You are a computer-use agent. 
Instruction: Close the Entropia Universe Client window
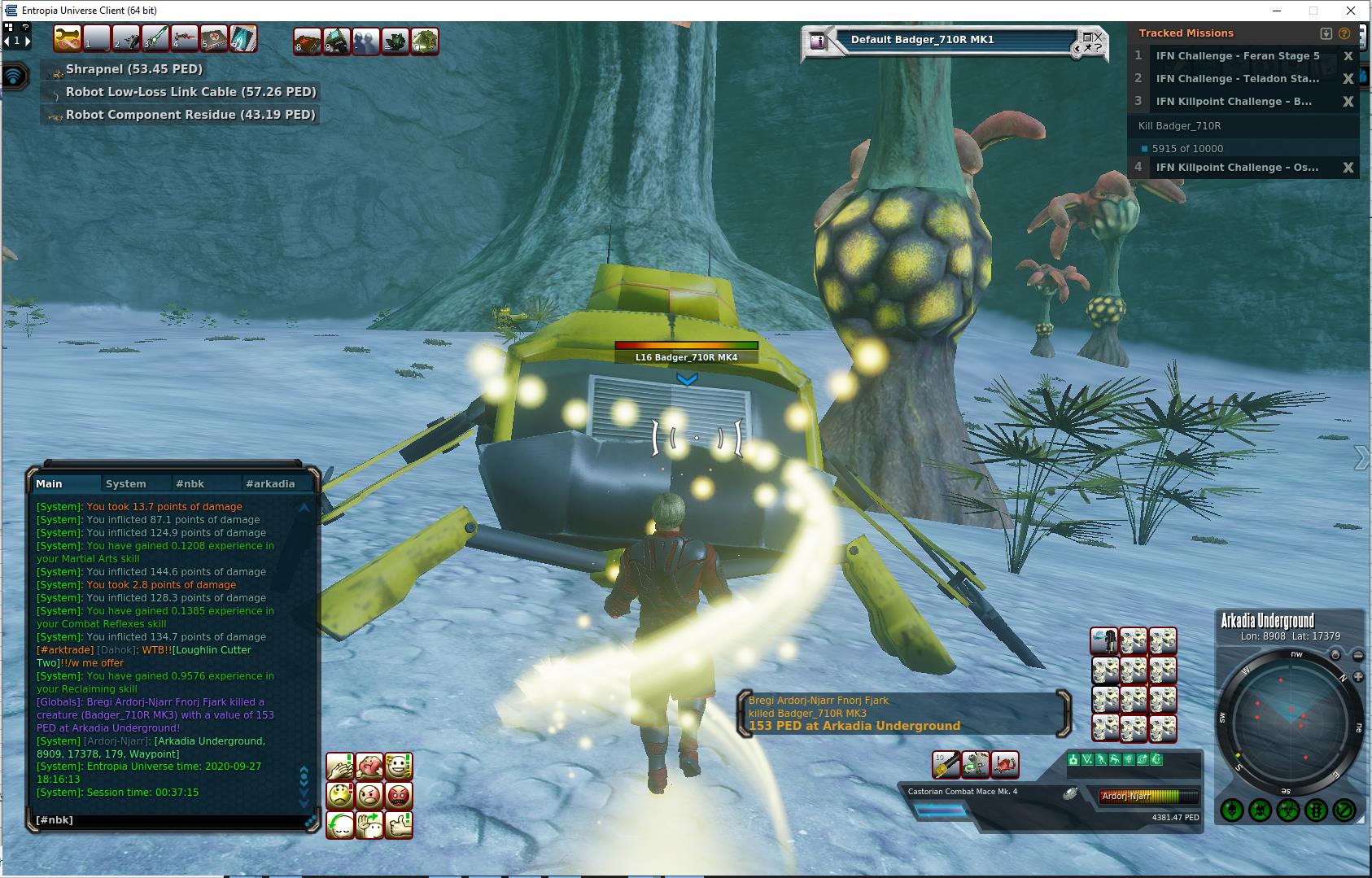coord(1352,11)
